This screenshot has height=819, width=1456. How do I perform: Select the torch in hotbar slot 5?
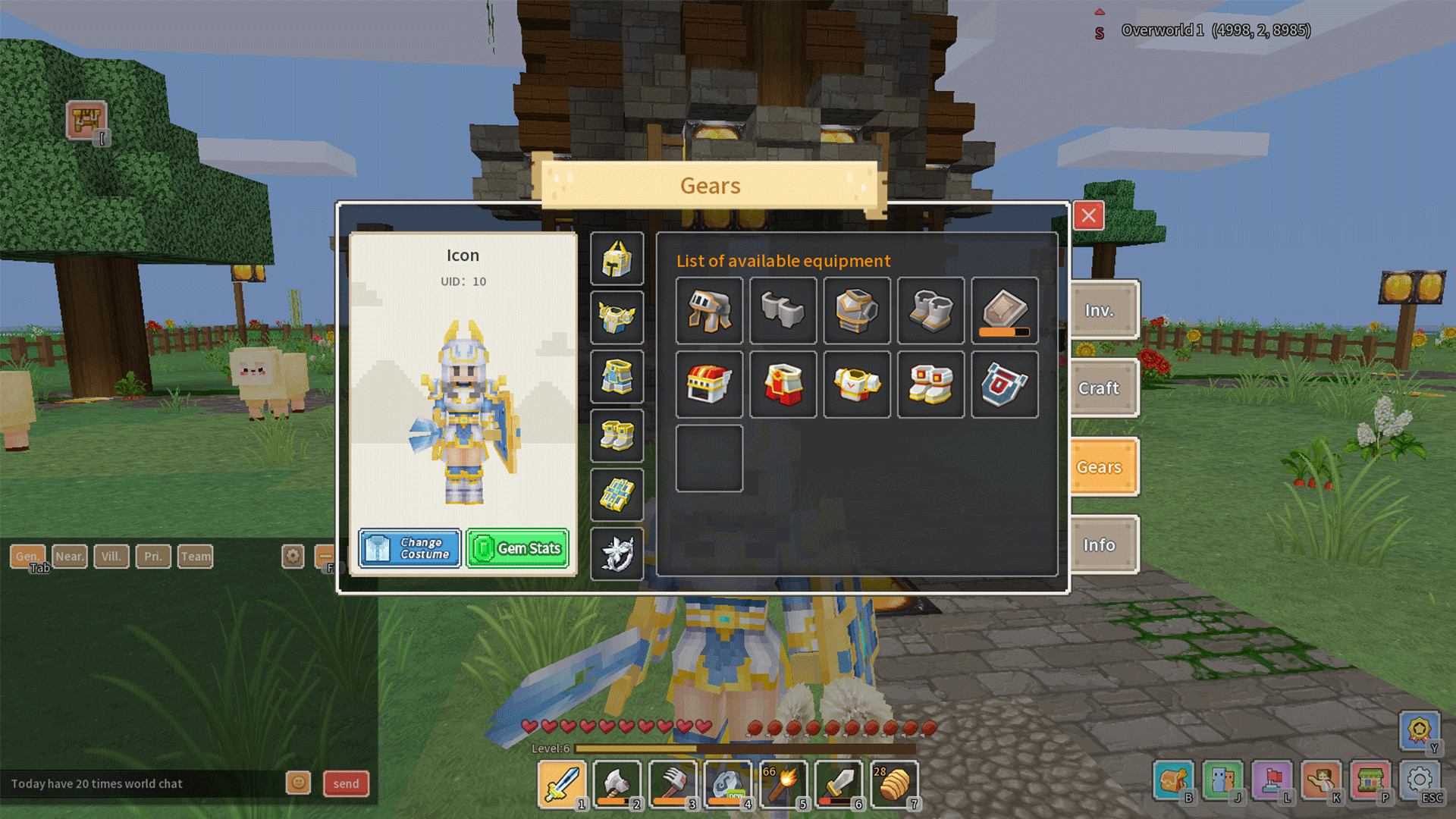click(x=784, y=783)
